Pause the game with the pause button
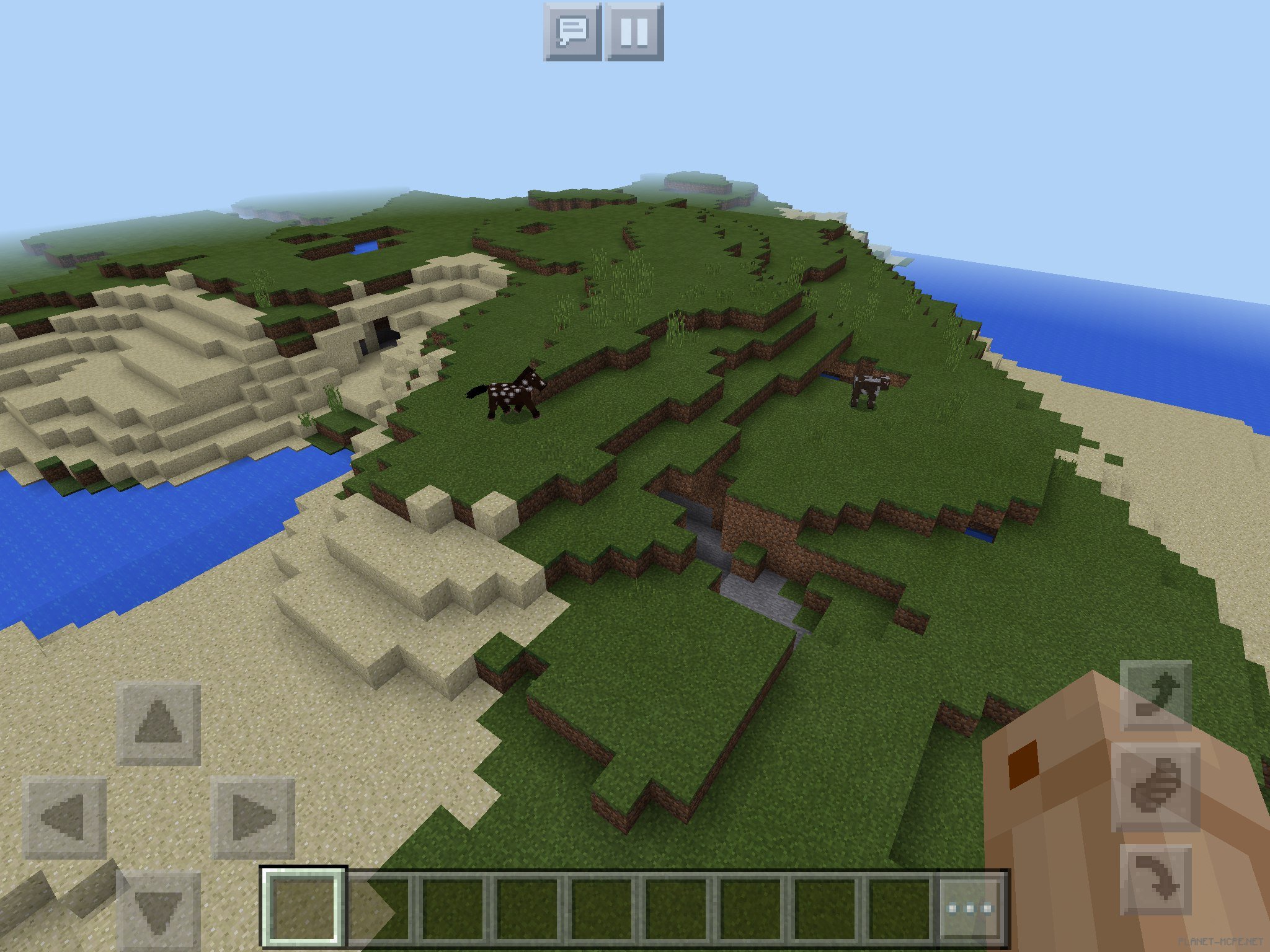1270x952 pixels. [634, 32]
